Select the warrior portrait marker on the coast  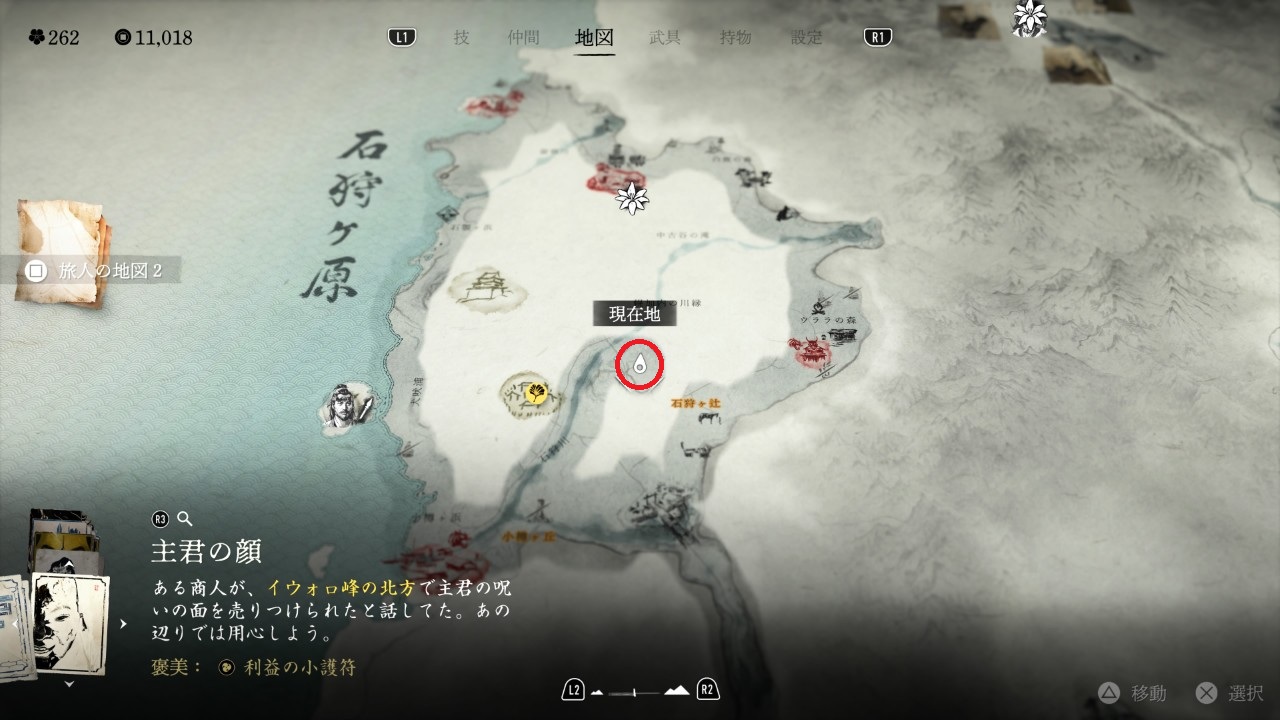pos(346,405)
